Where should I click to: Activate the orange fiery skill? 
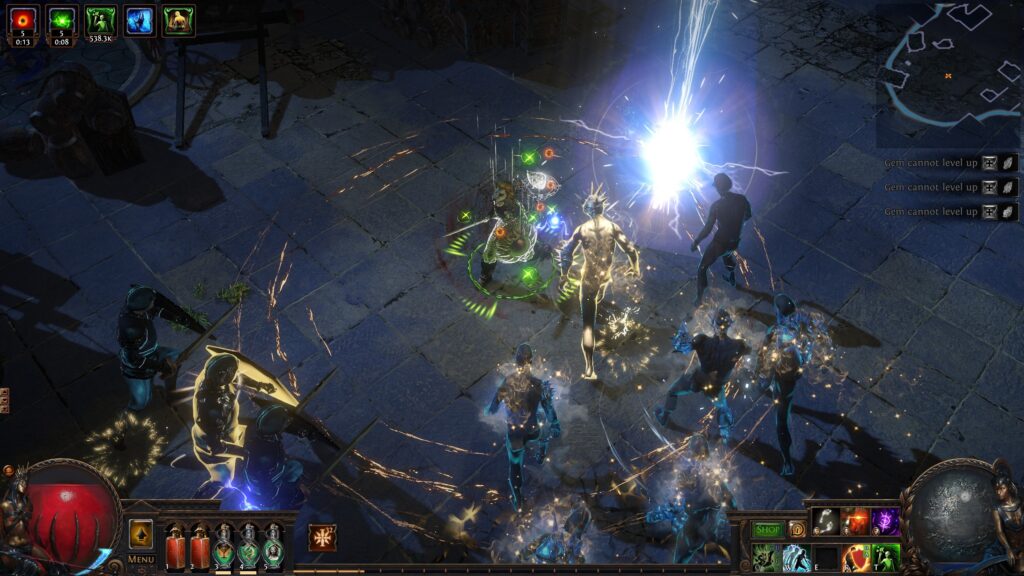(856, 521)
